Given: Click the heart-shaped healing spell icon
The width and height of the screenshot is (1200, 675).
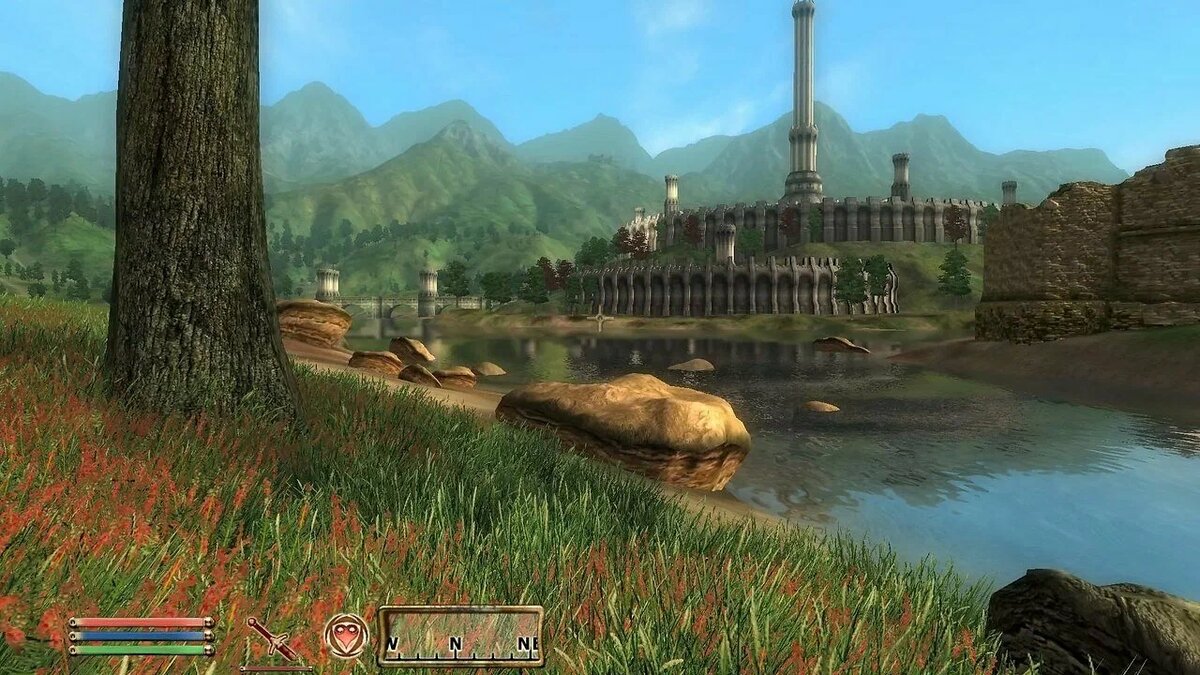Looking at the screenshot, I should coord(346,636).
